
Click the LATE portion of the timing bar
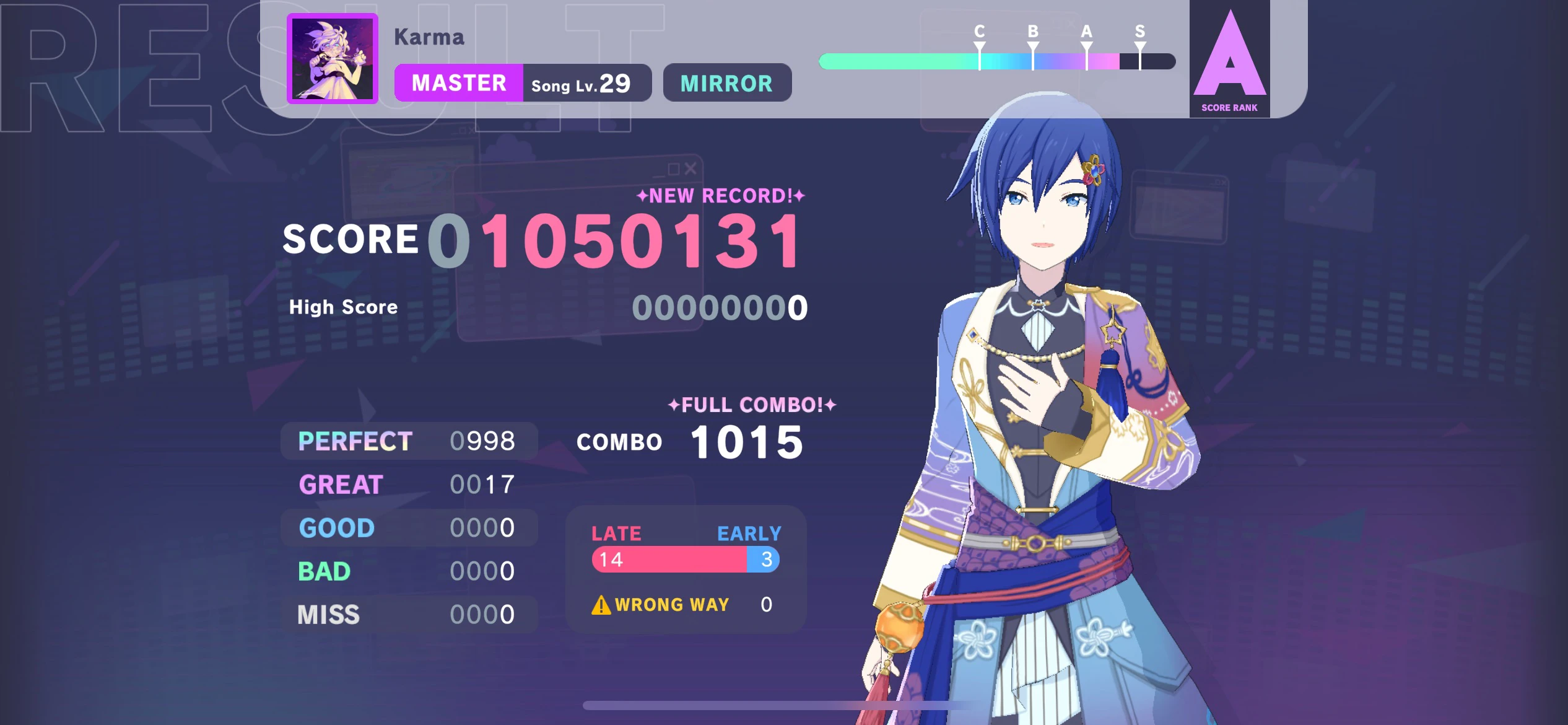669,560
